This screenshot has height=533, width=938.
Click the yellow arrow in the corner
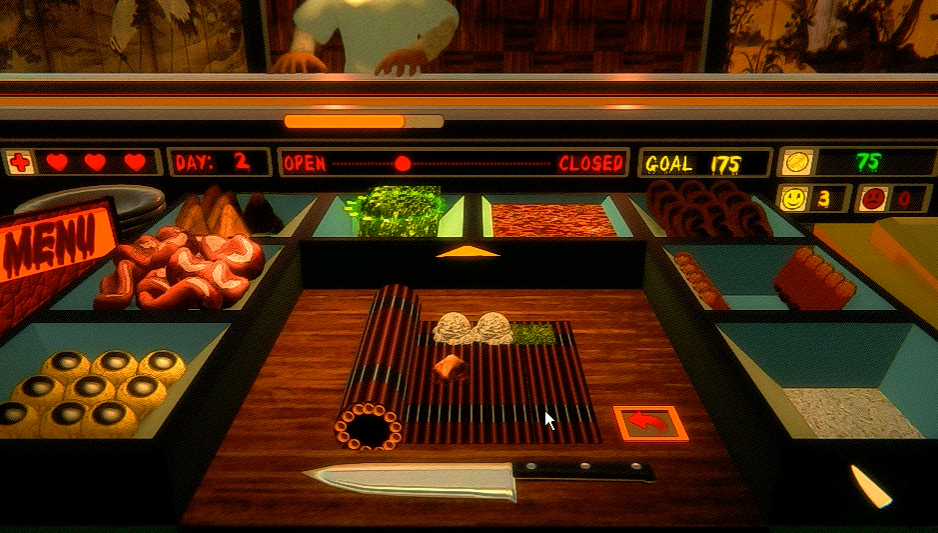click(870, 486)
